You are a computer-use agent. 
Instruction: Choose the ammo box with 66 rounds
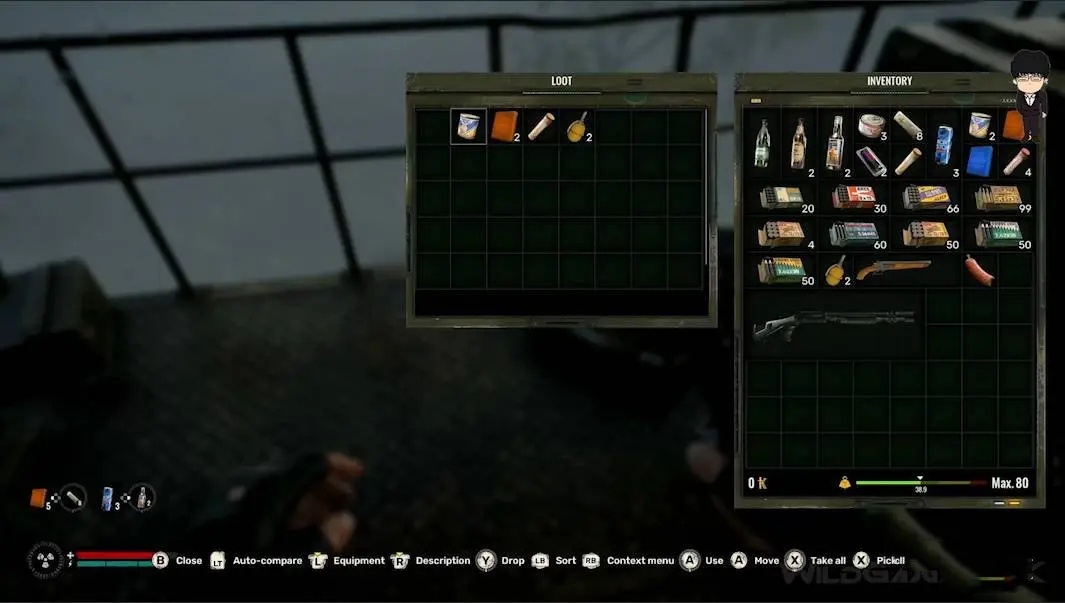[x=926, y=198]
